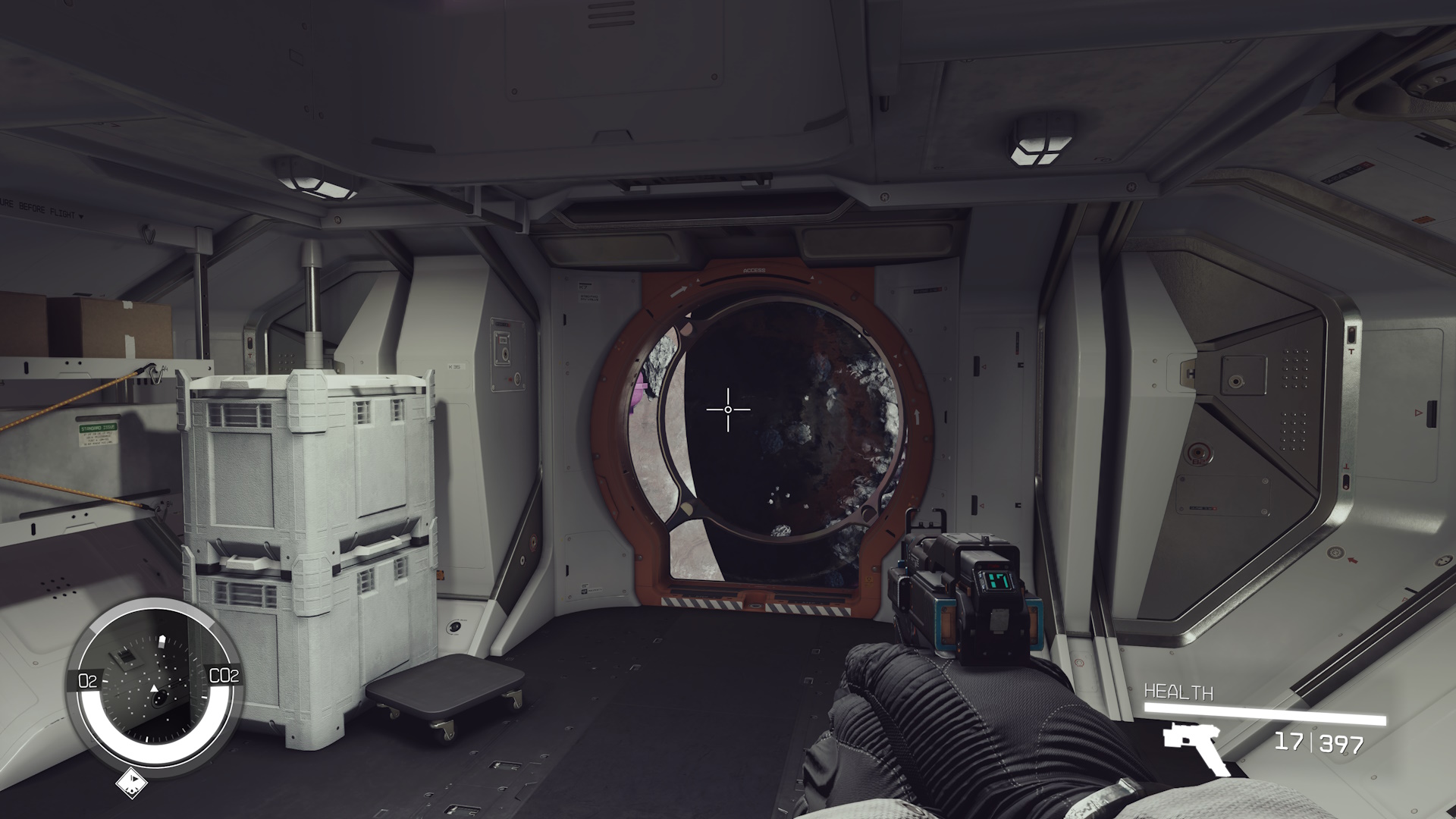Select the crosshair reticle at screen center
The width and height of the screenshot is (1456, 819).
(x=728, y=409)
